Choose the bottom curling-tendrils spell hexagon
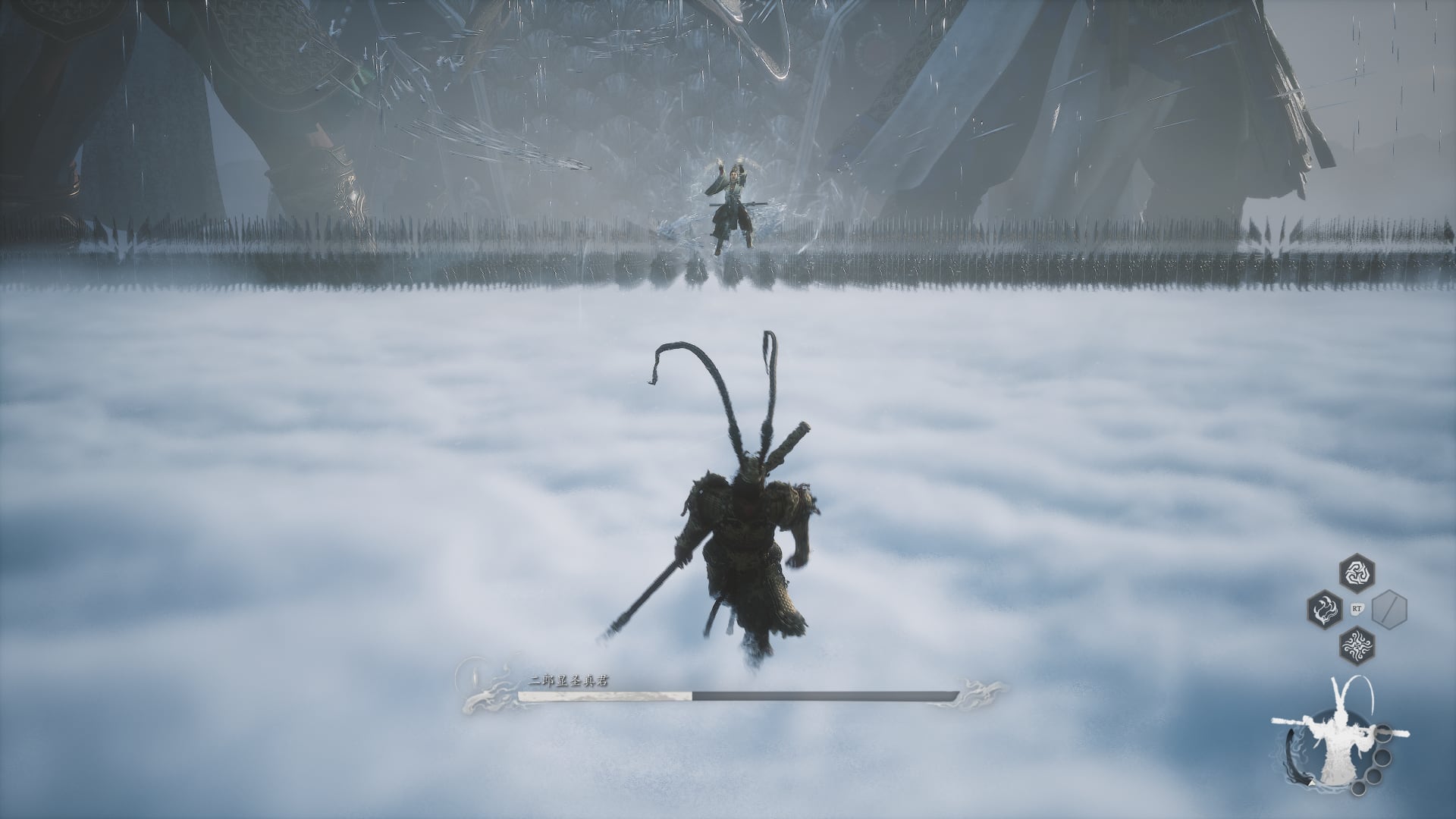This screenshot has height=819, width=1456. 1356,643
